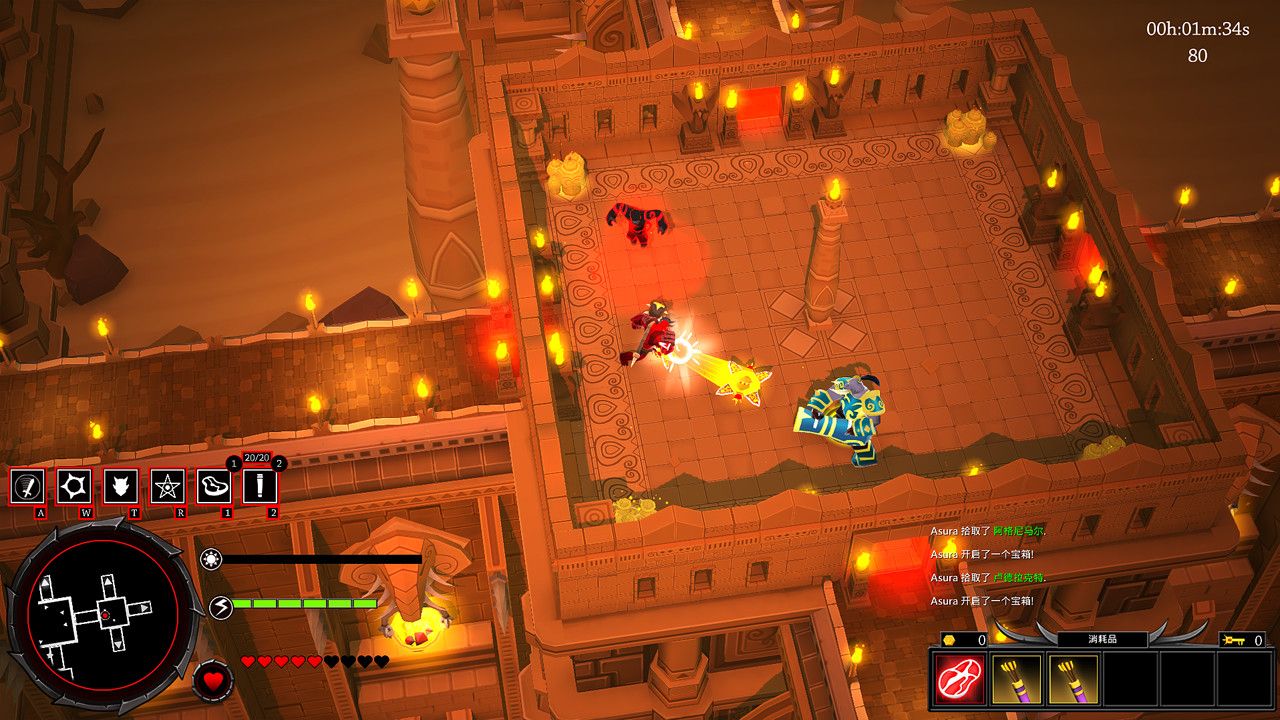Select the sword attack skill bound to A
The width and height of the screenshot is (1280, 720).
27,487
